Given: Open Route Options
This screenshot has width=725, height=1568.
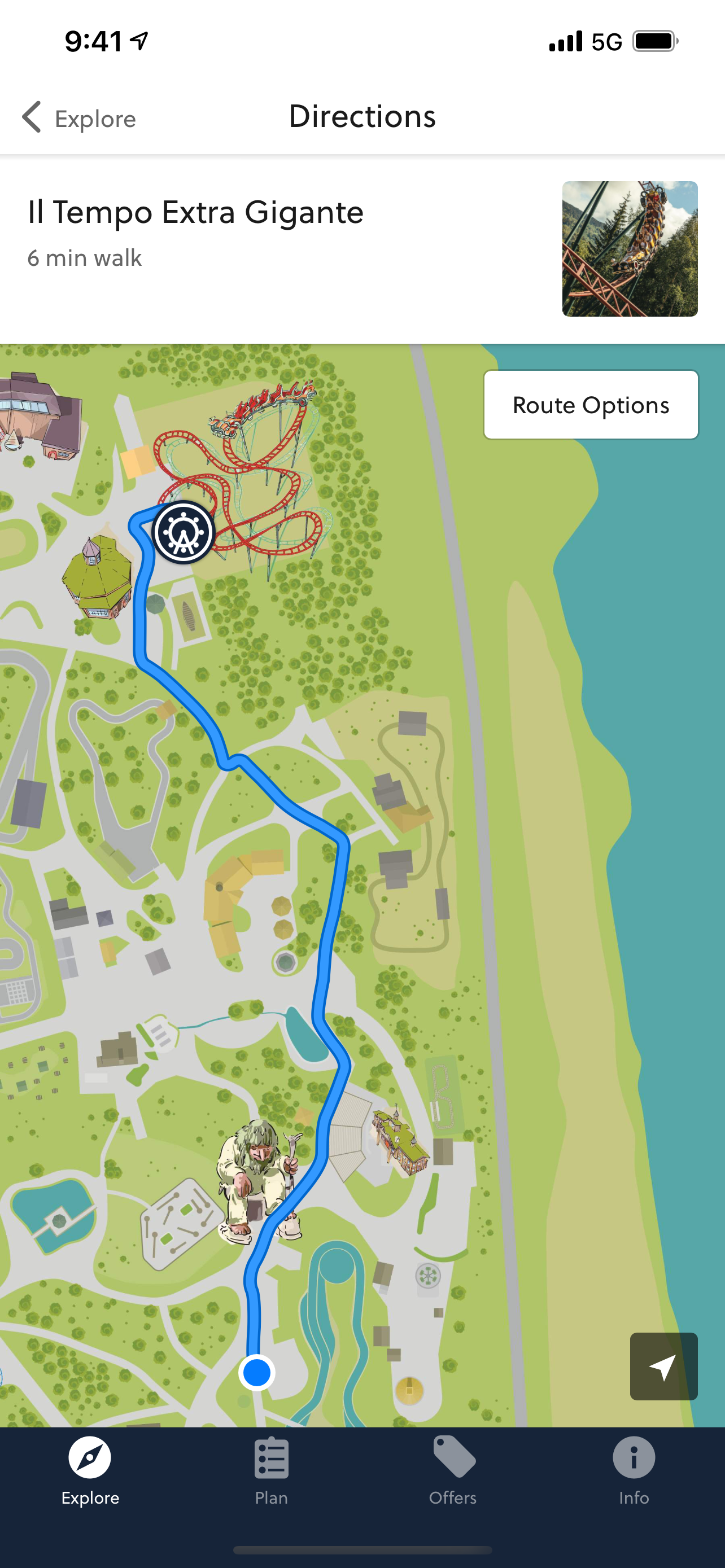Looking at the screenshot, I should click(x=591, y=405).
